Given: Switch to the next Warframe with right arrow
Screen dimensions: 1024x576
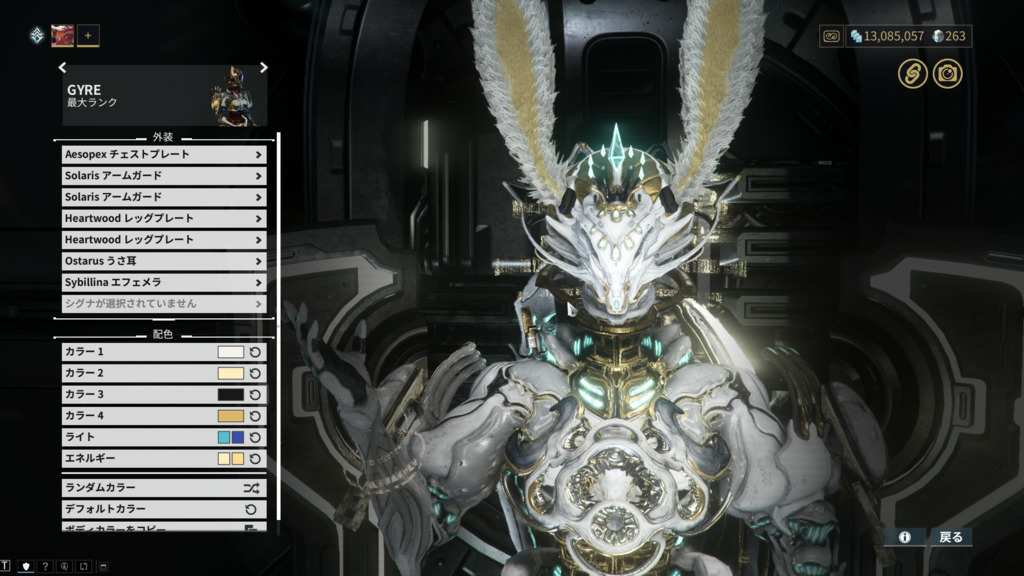Looking at the screenshot, I should pyautogui.click(x=264, y=68).
